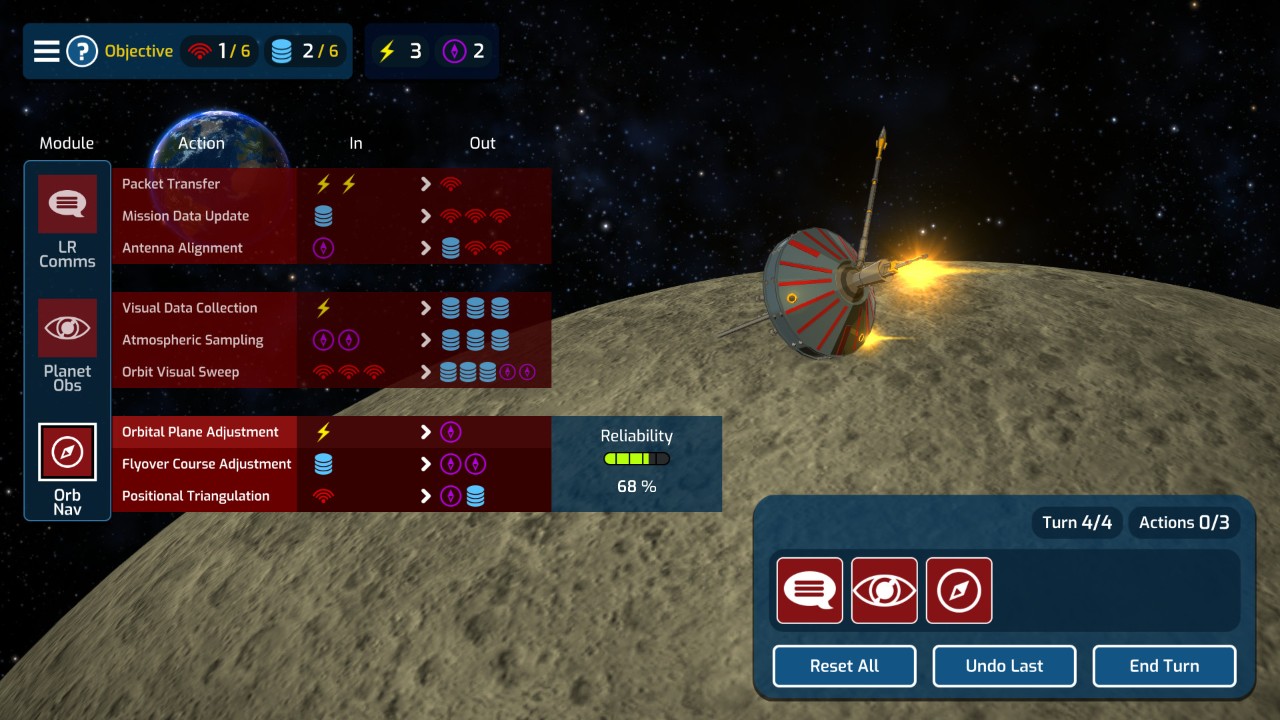Click the eye observation button
Screen dimensions: 1280x720
coord(884,591)
